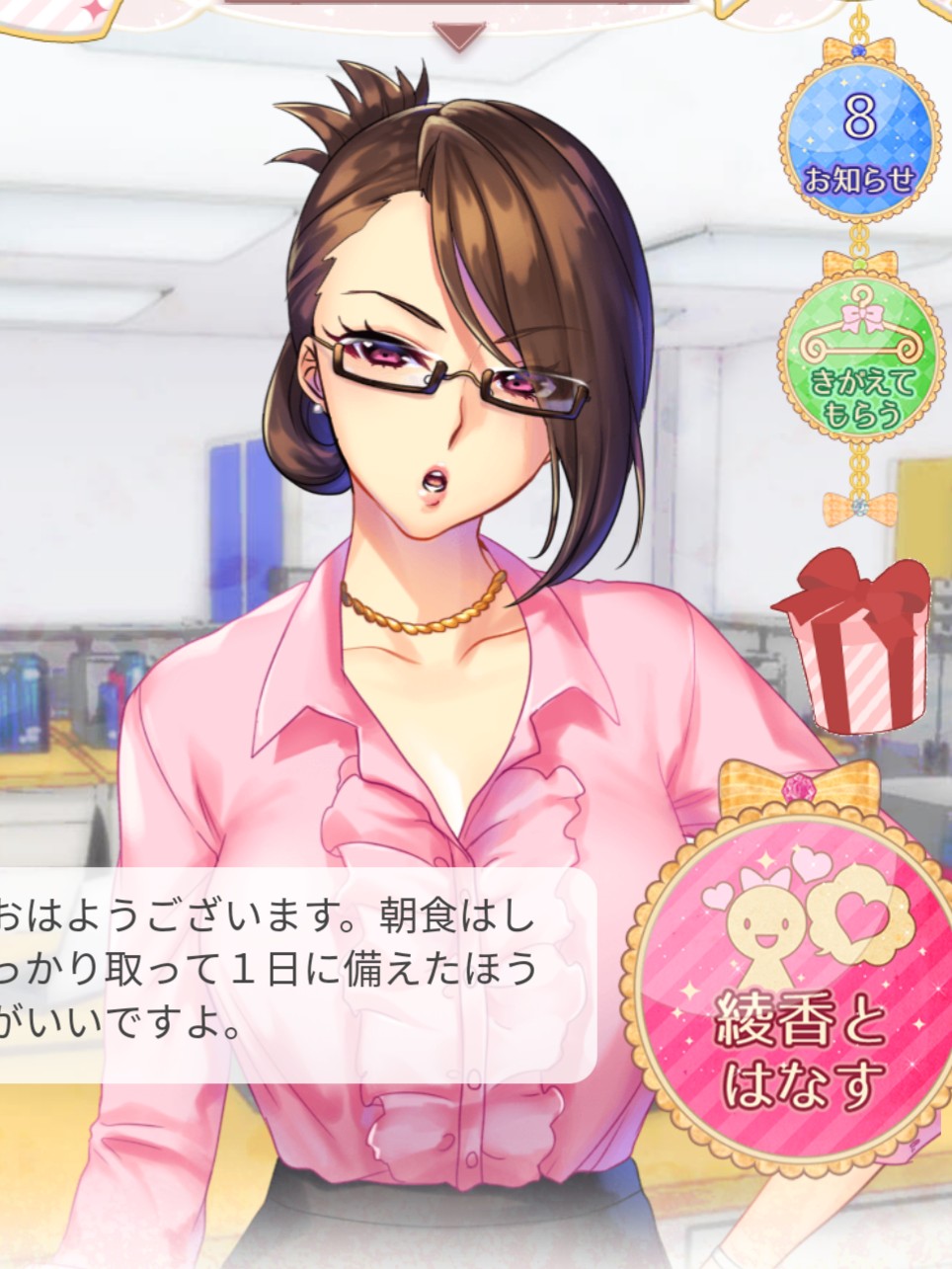Screen dimensions: 952x1269
Task: Open the お知らせ notices badge
Action: click(x=859, y=138)
